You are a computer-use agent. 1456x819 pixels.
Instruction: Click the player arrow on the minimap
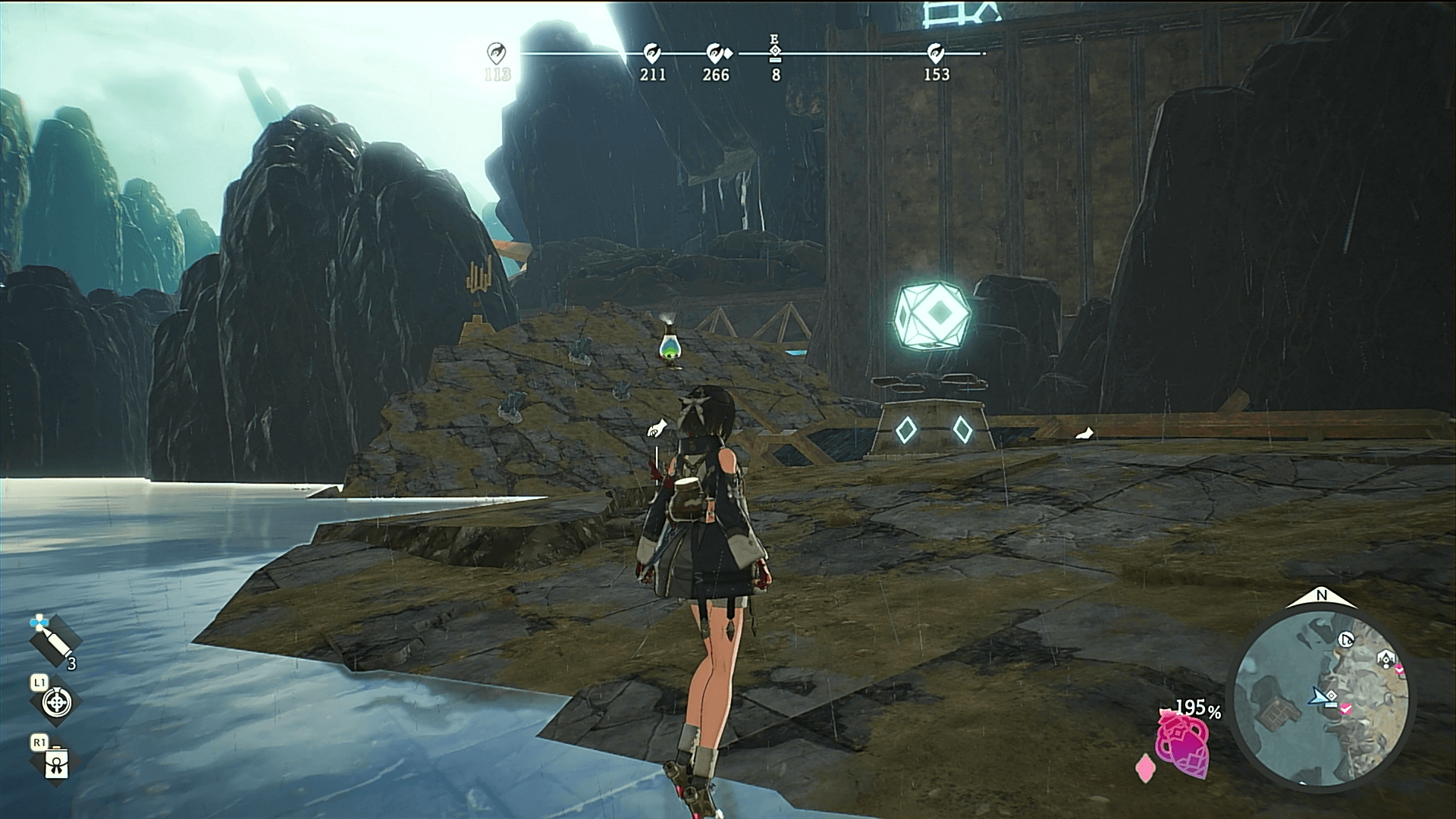click(1319, 695)
